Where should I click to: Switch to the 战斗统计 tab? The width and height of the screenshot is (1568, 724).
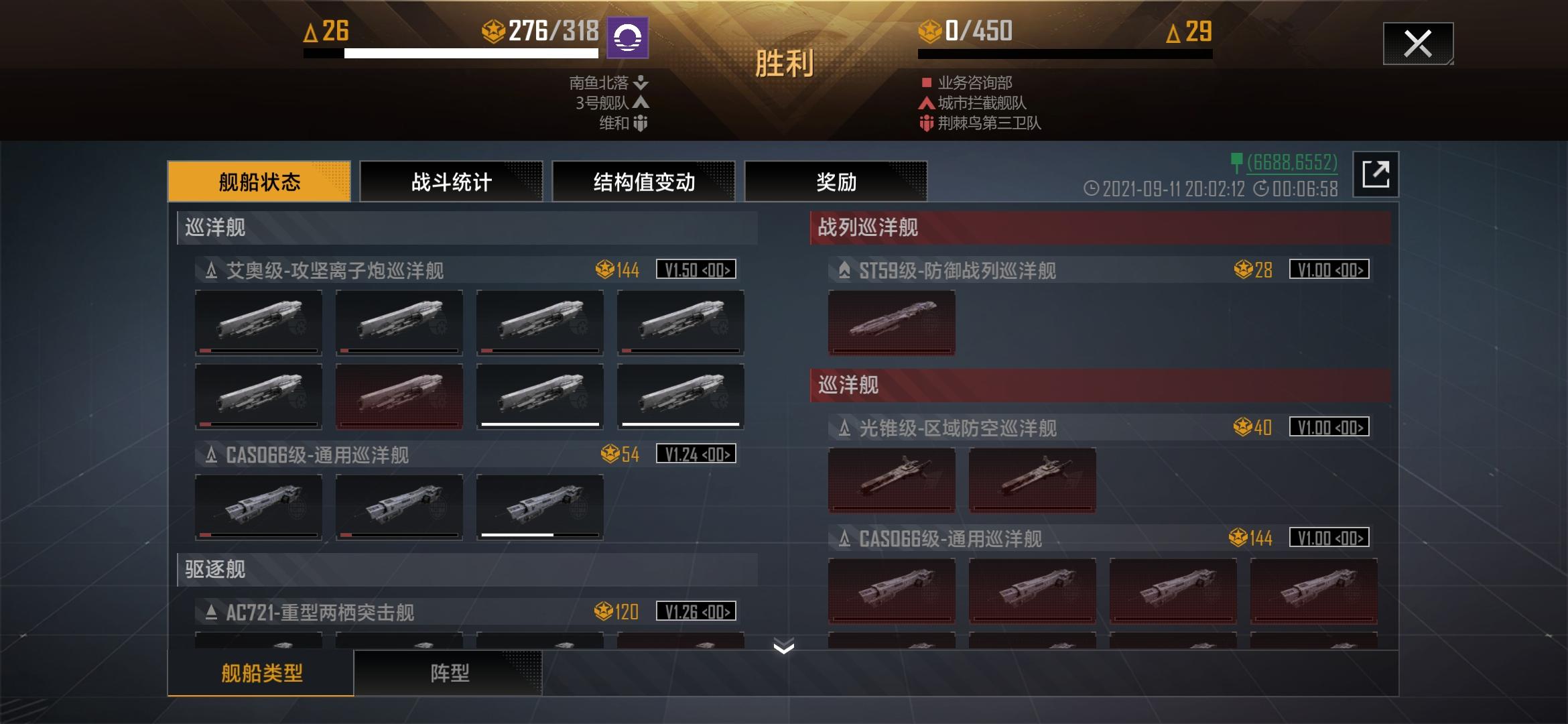pyautogui.click(x=451, y=181)
